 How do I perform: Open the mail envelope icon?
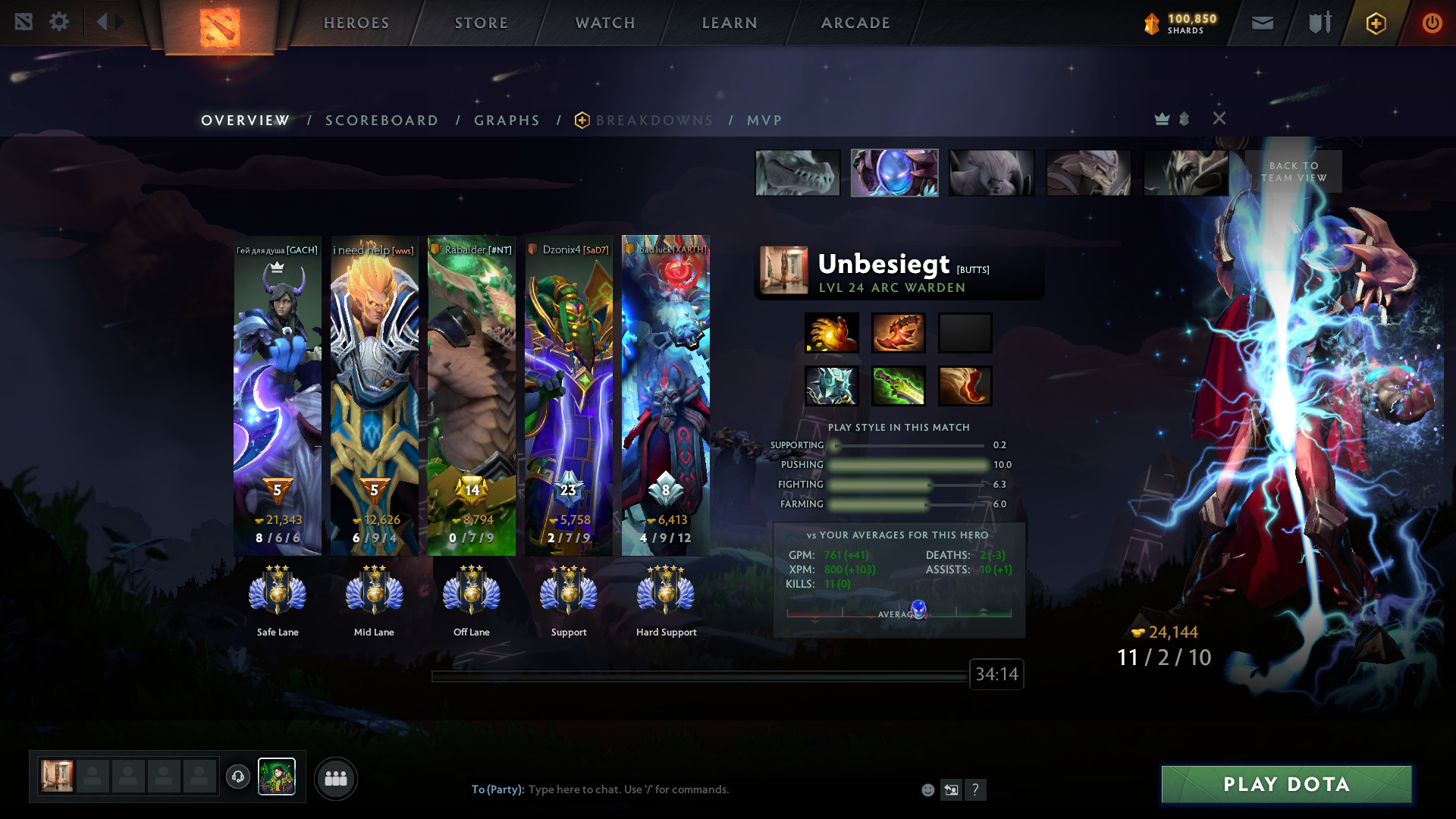(1262, 23)
